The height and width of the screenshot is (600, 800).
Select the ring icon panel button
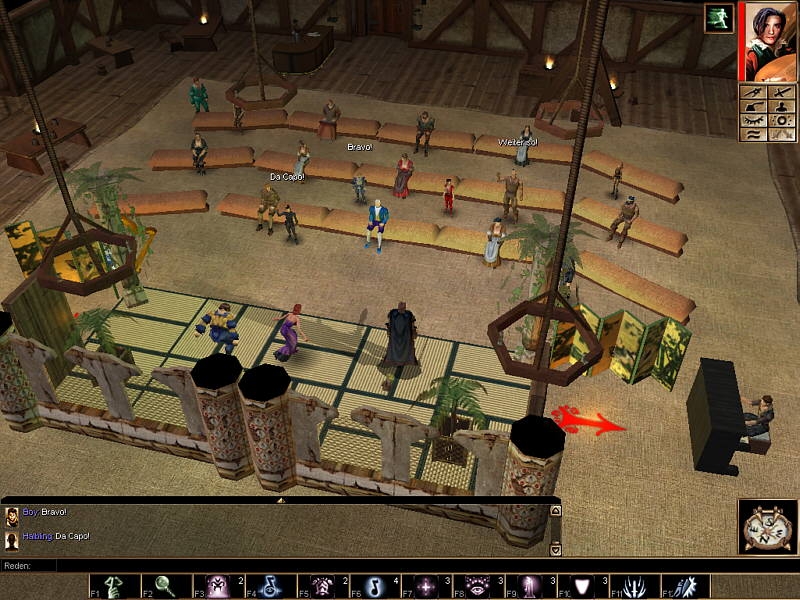(781, 120)
